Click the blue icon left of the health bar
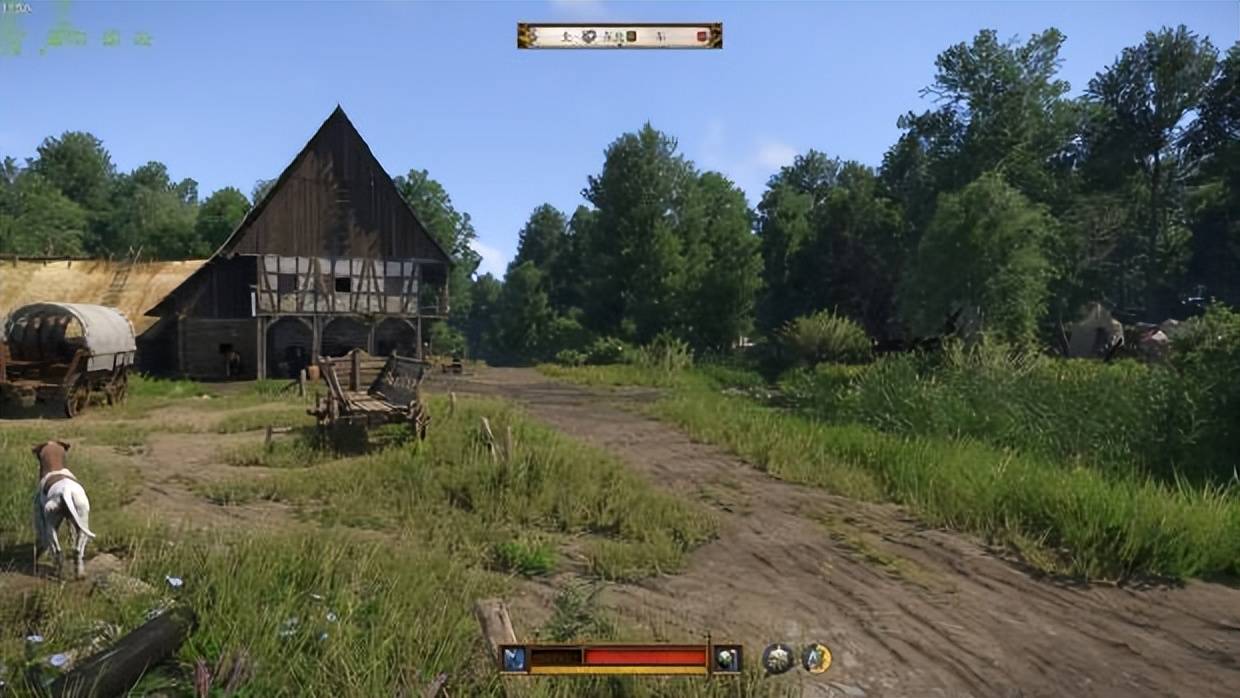1240x698 pixels. click(515, 658)
